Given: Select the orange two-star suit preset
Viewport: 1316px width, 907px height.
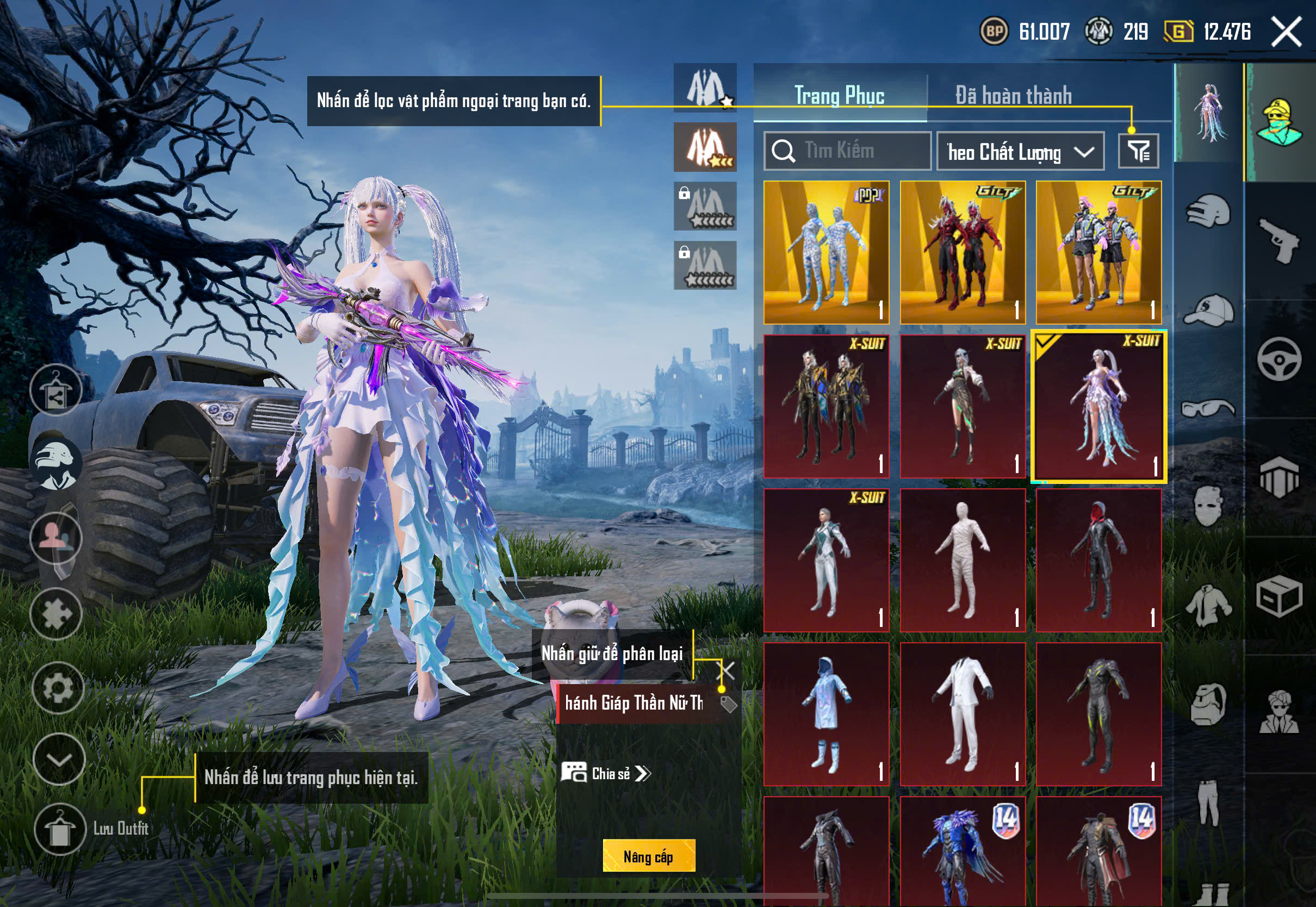Looking at the screenshot, I should click(x=705, y=147).
